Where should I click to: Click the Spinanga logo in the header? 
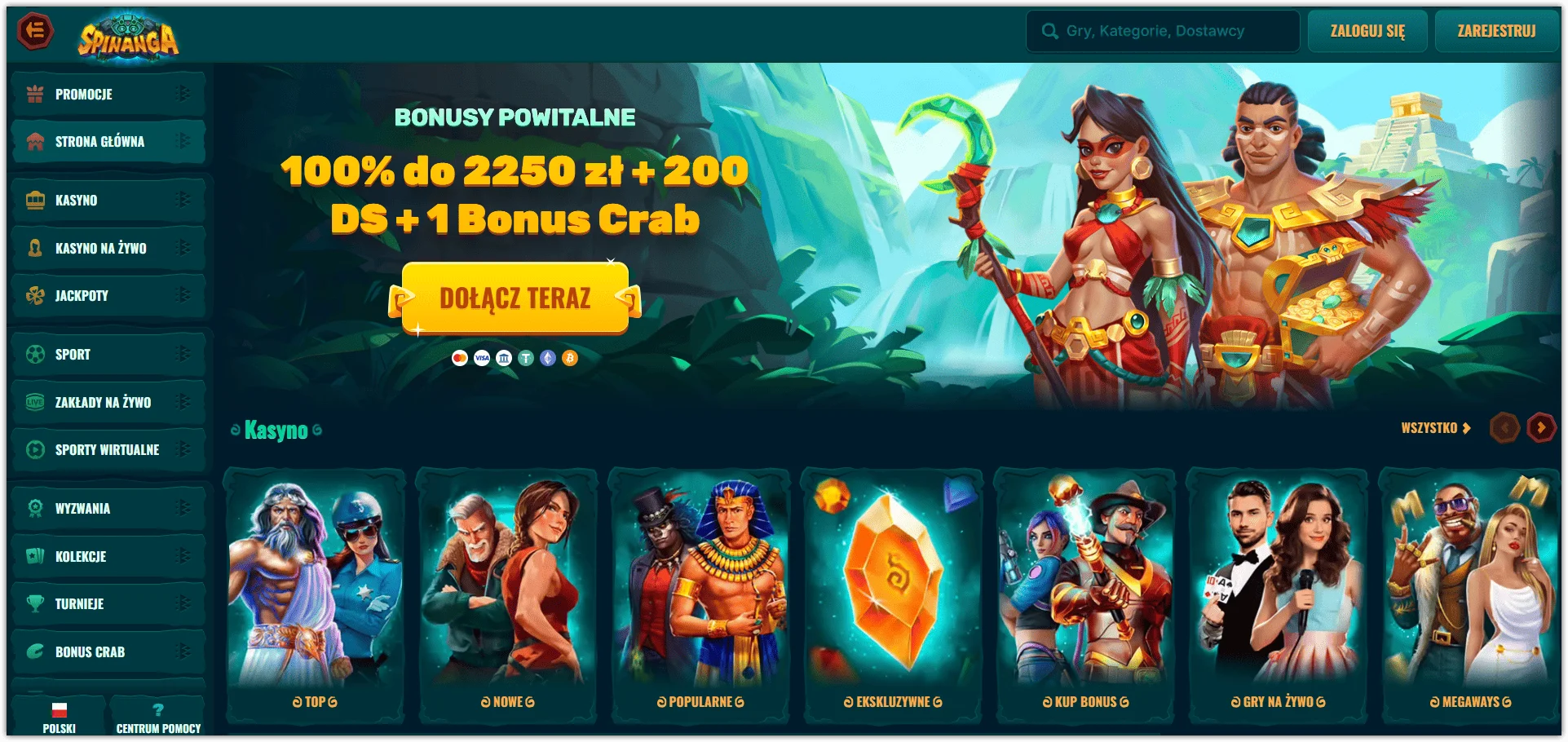128,34
